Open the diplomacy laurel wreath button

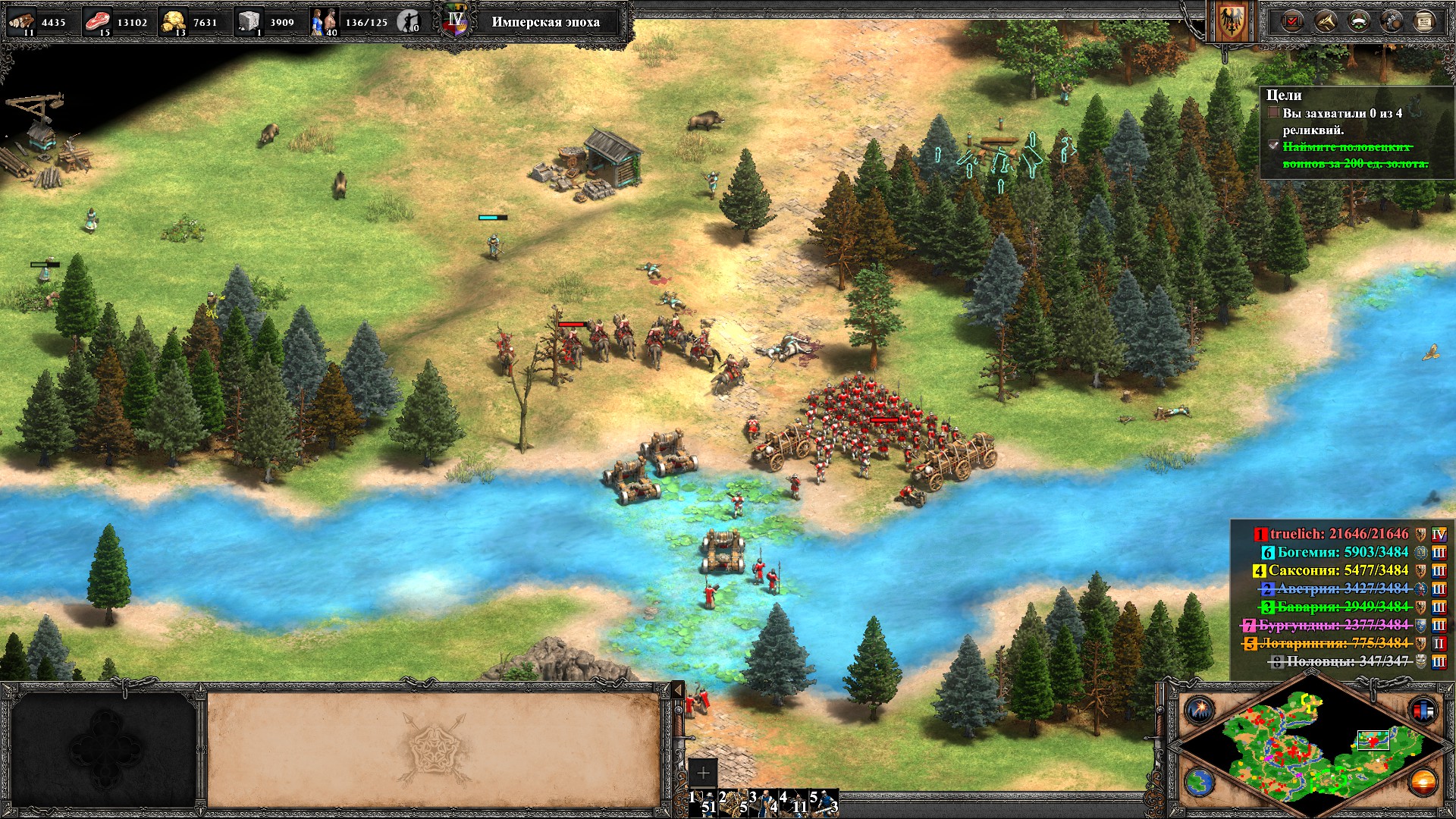(x=1358, y=21)
